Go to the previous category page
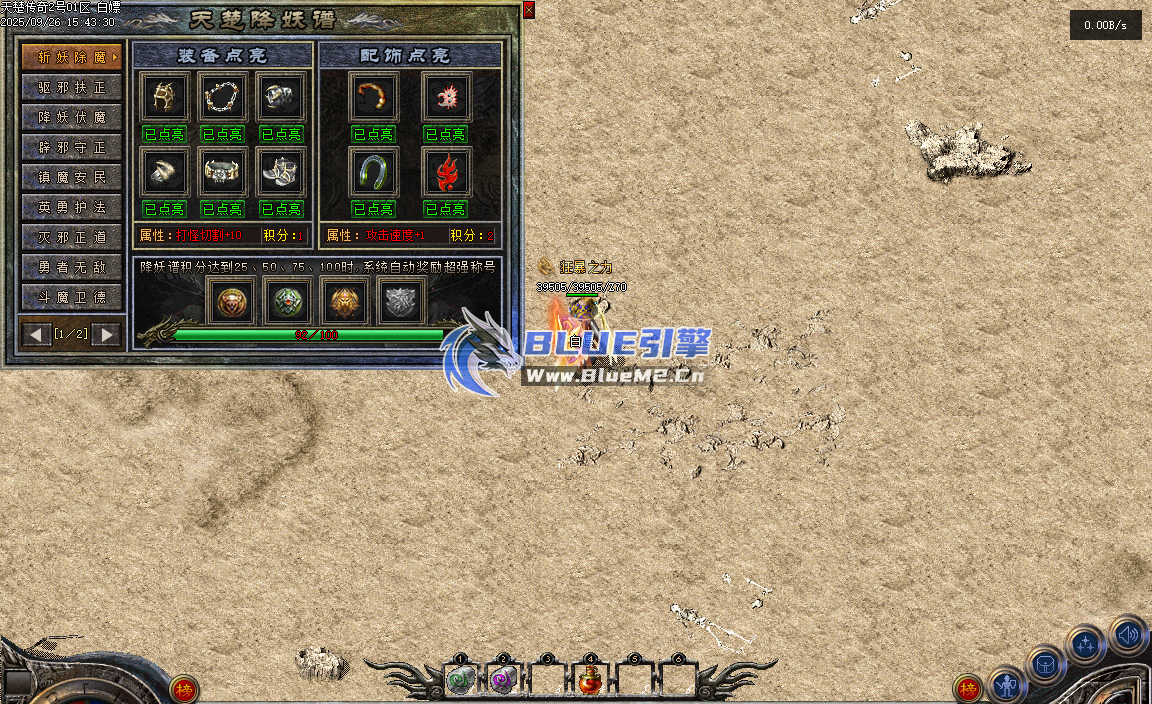The height and width of the screenshot is (704, 1152). coord(38,334)
